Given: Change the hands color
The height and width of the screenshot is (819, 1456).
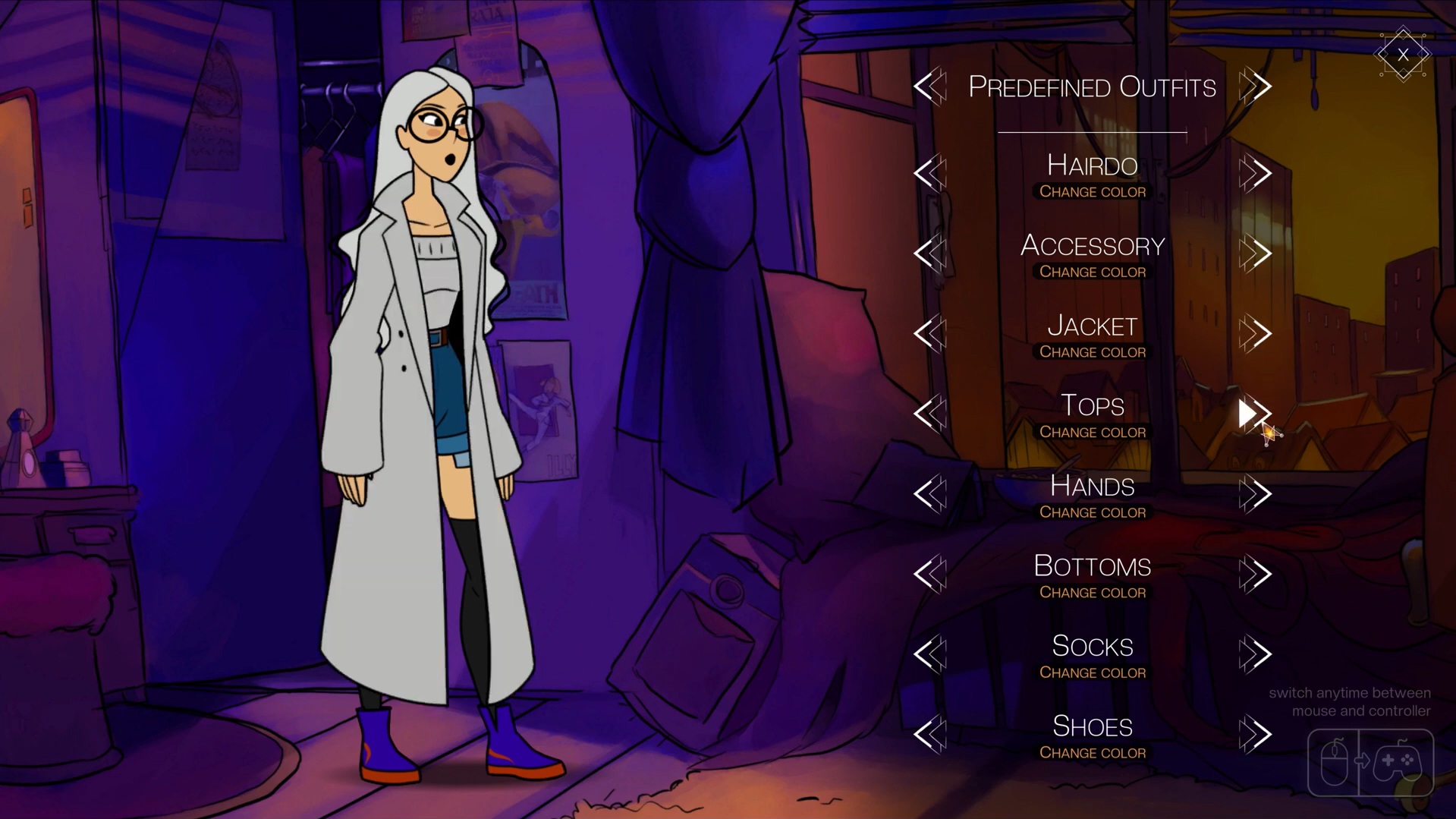Looking at the screenshot, I should coord(1092,512).
